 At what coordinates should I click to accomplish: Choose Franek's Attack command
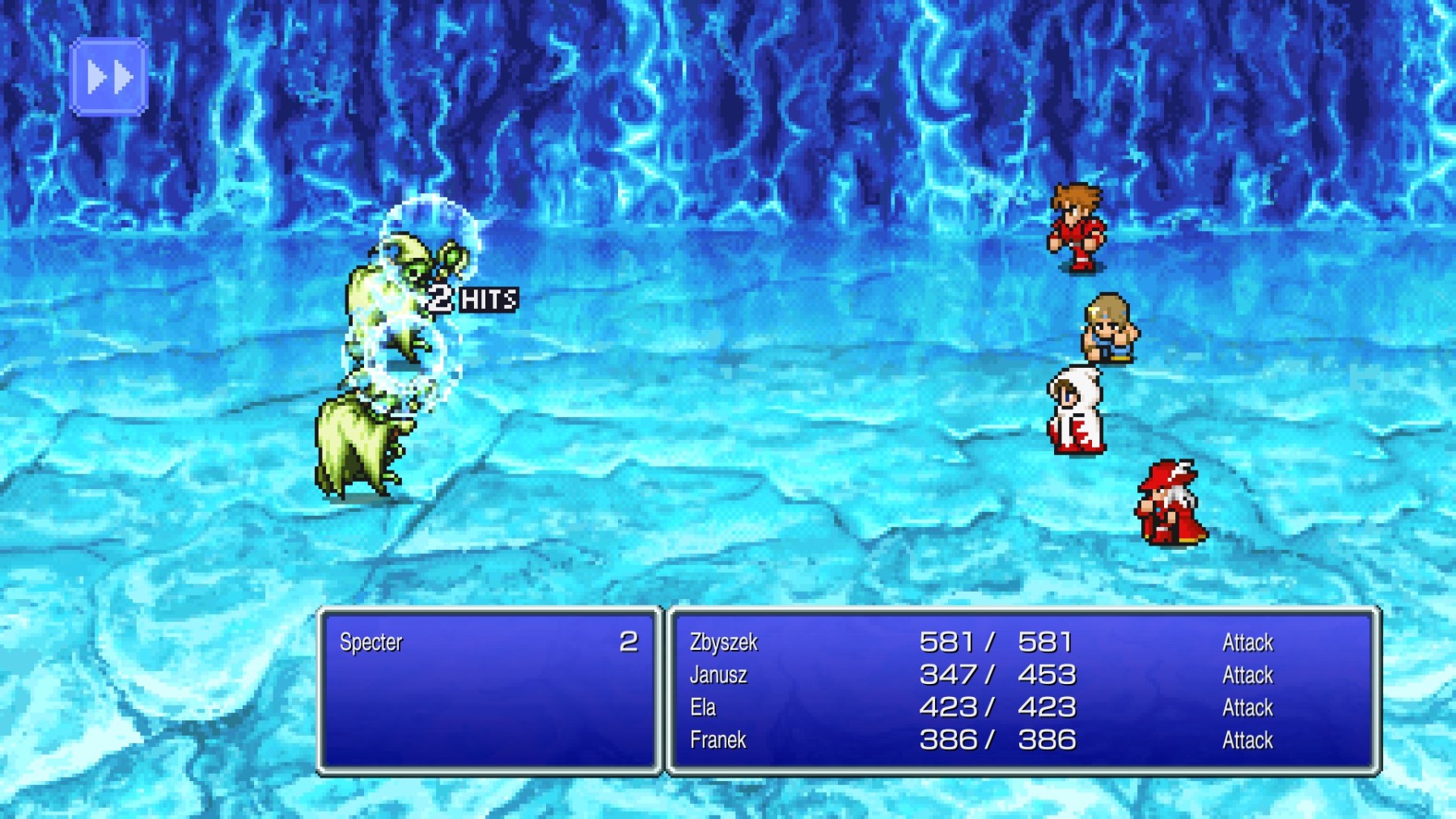click(x=1248, y=740)
